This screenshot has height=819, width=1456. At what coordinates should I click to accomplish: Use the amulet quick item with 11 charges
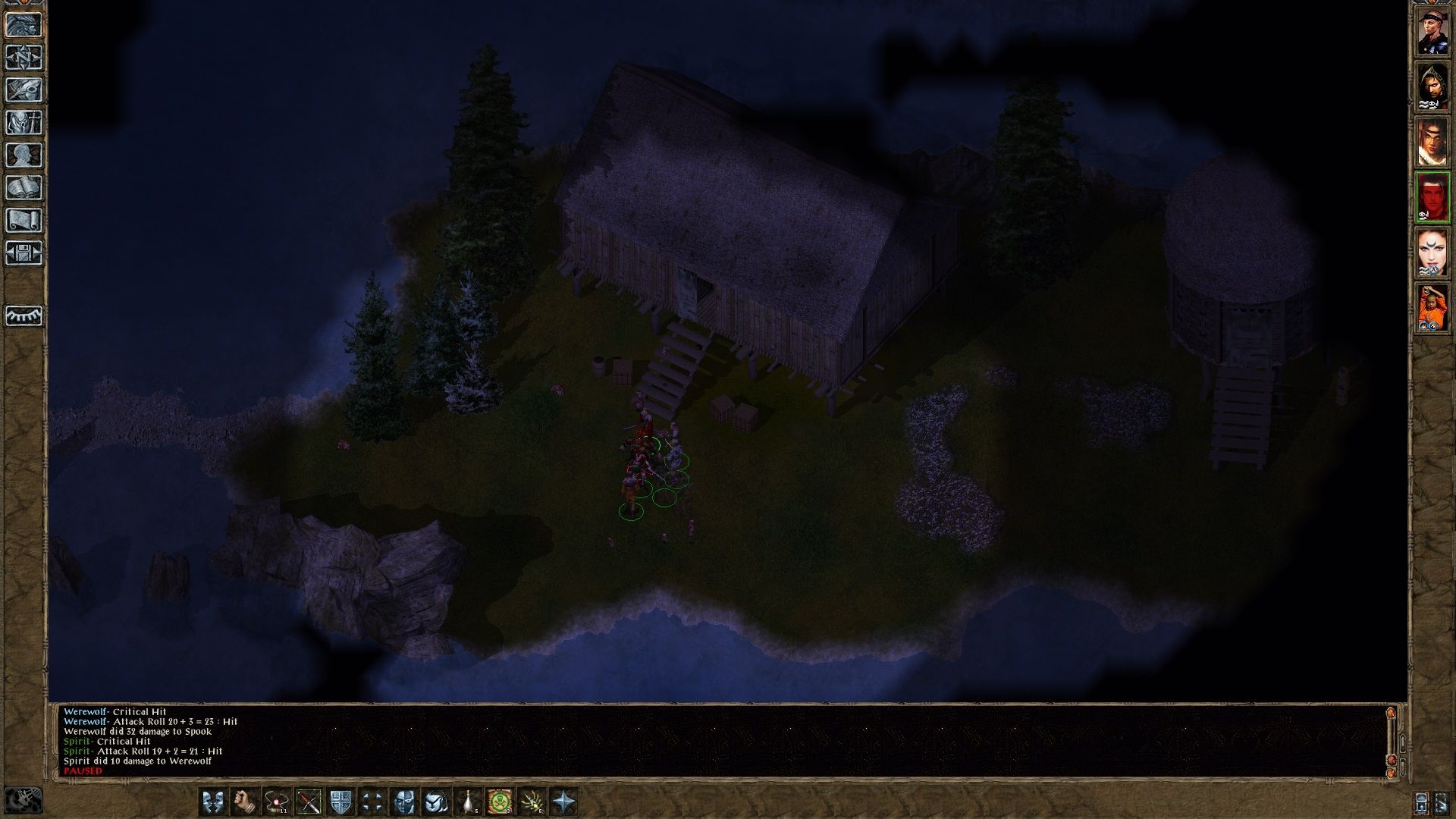(x=277, y=802)
